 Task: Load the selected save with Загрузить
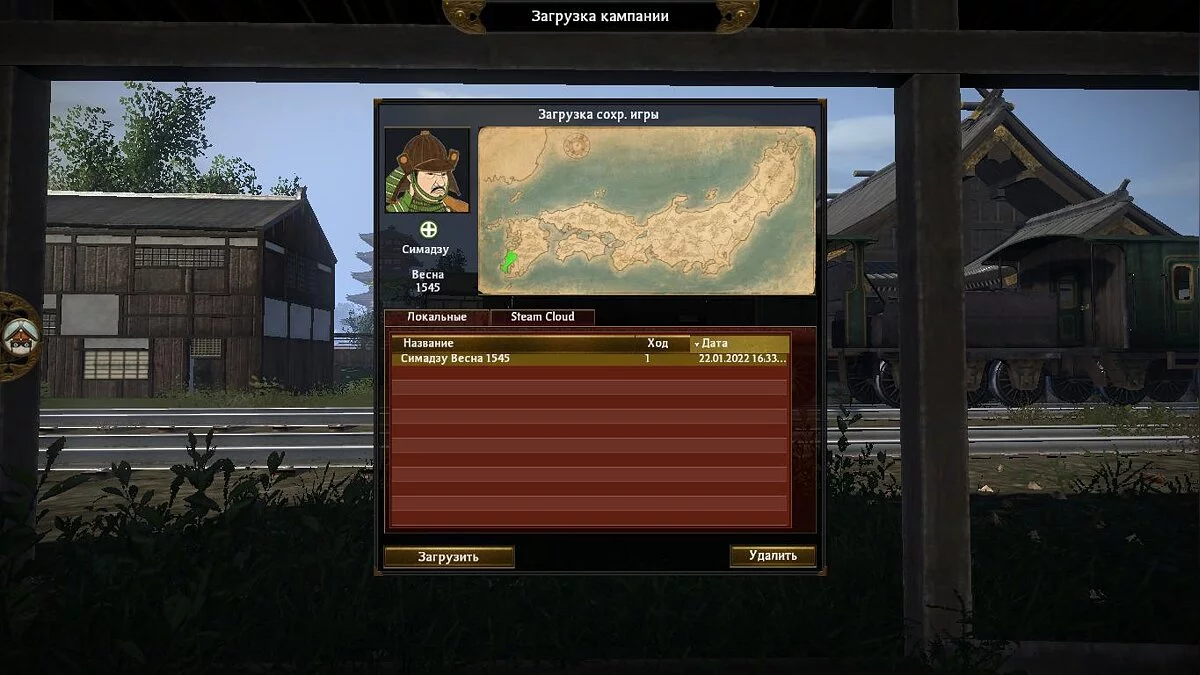449,557
